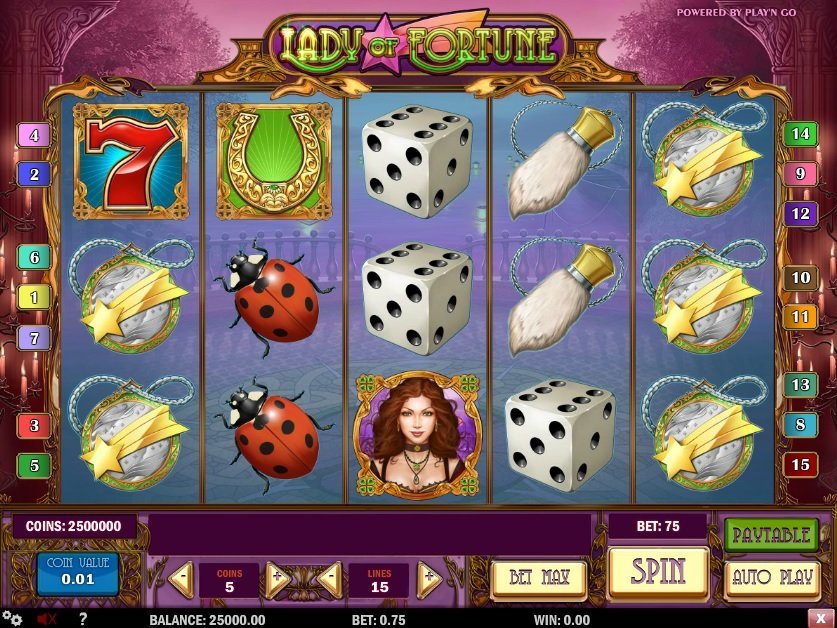Increase the number of lines

[x=429, y=578]
